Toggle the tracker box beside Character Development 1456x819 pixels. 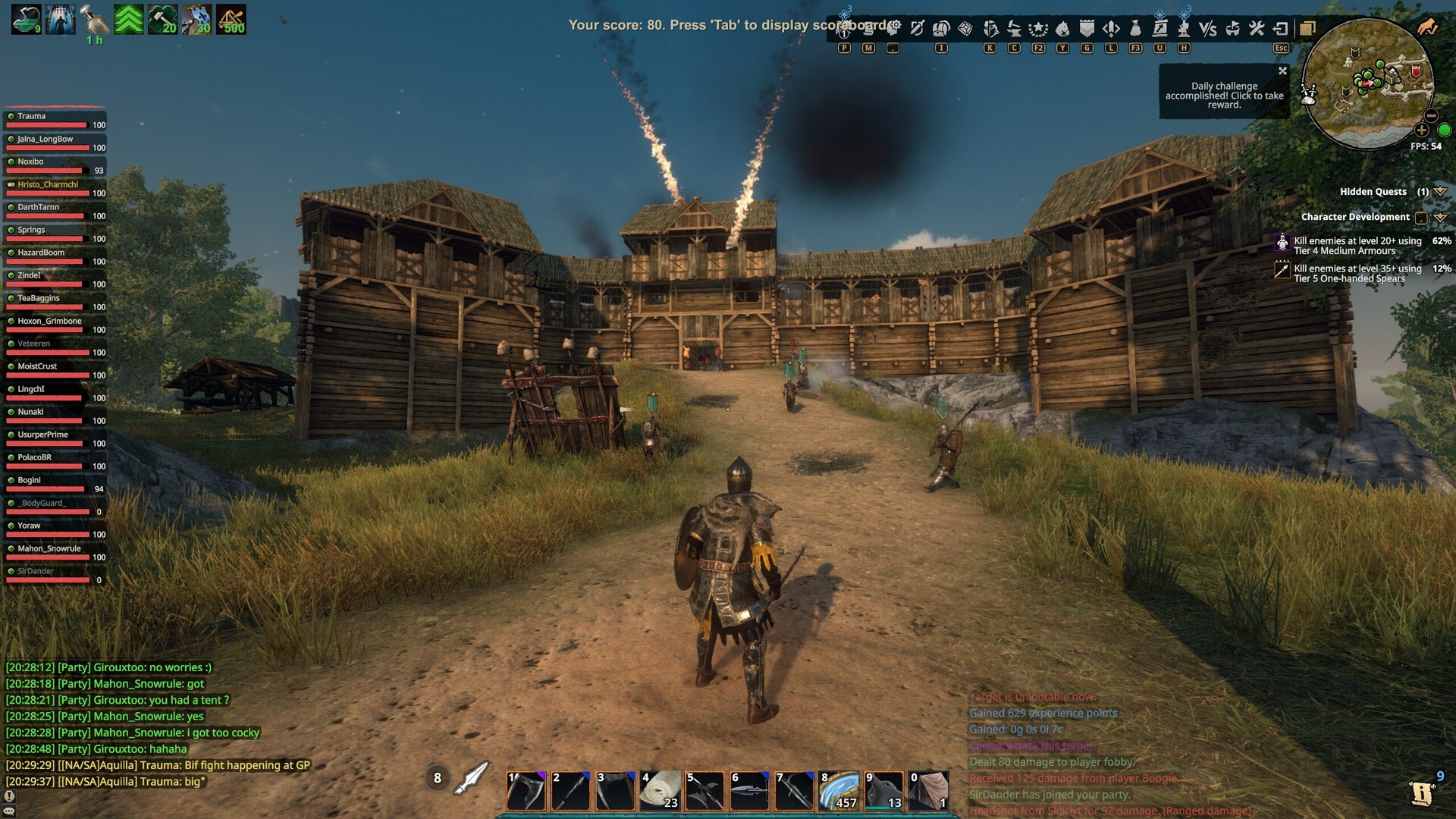(x=1421, y=217)
